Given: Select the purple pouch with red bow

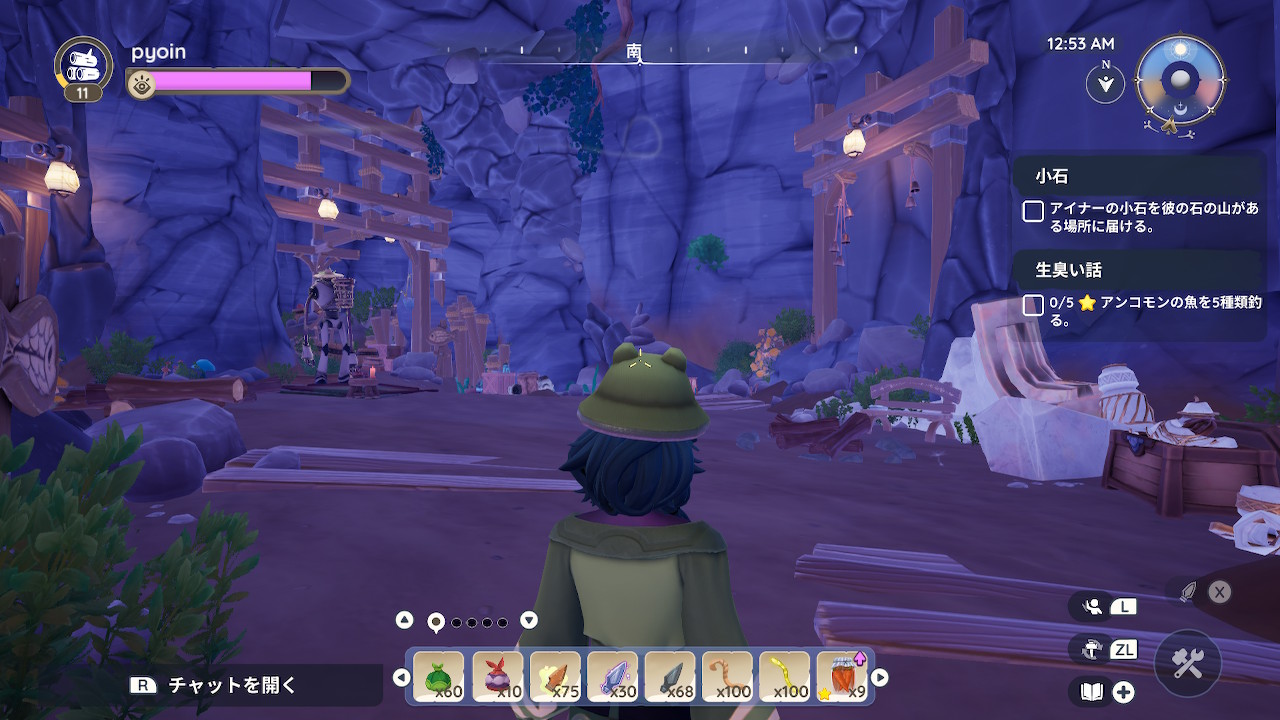Looking at the screenshot, I should (x=496, y=676).
